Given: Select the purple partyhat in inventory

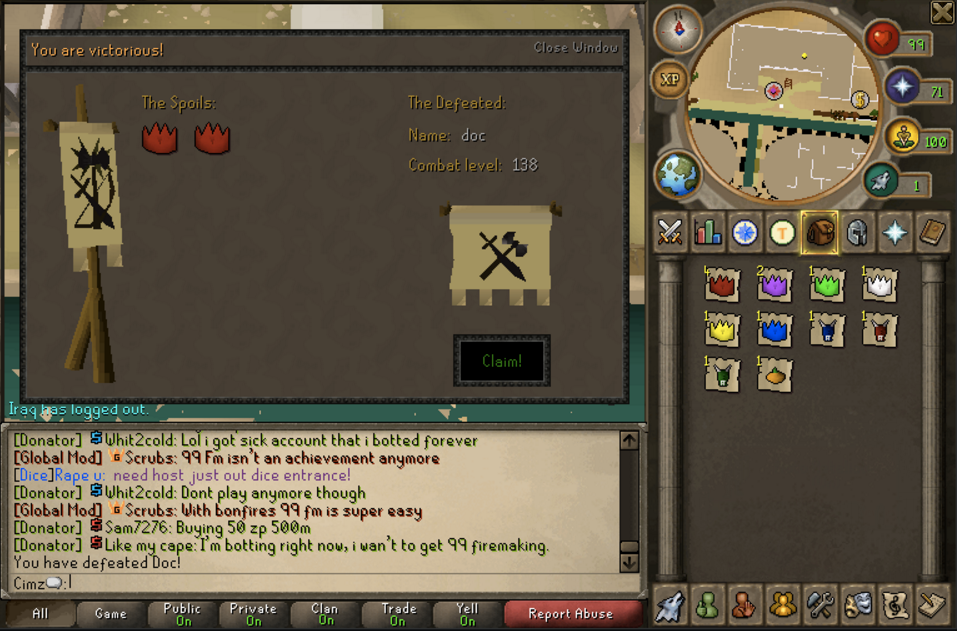Looking at the screenshot, I should pos(773,286).
